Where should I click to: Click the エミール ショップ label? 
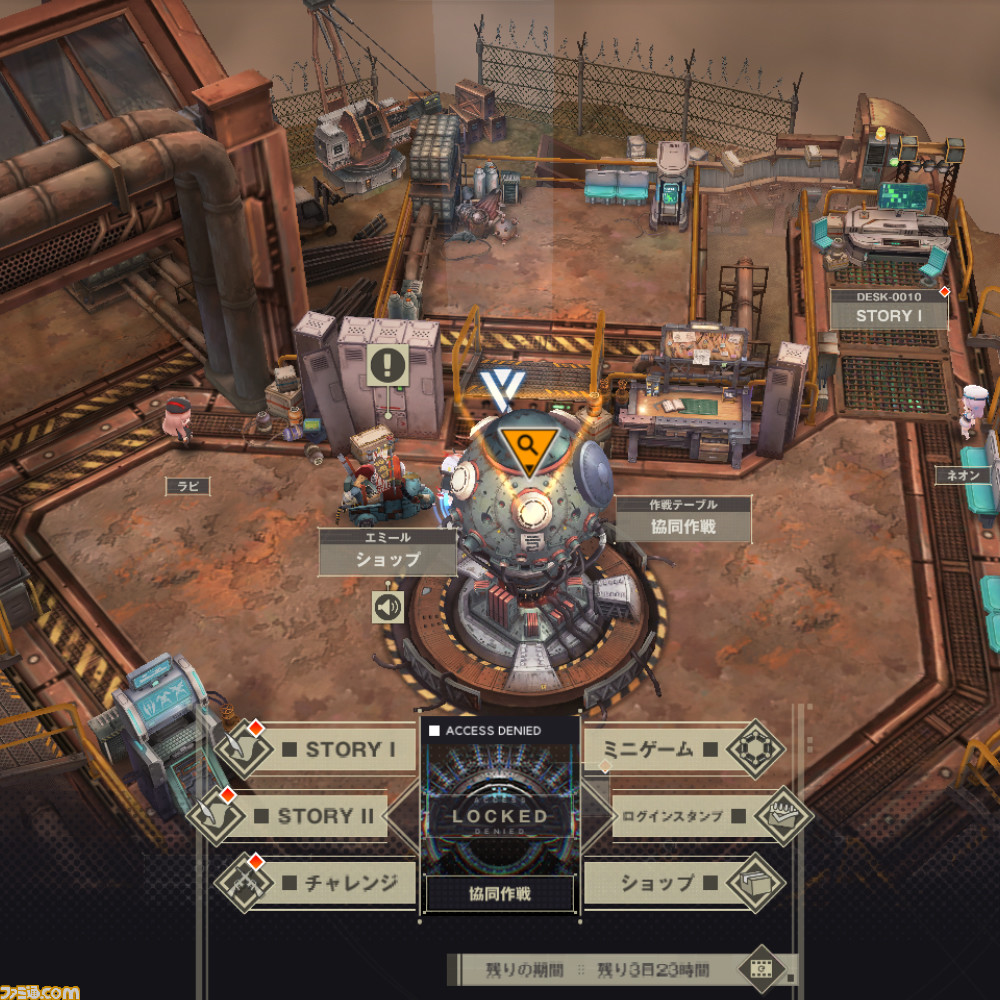pyautogui.click(x=387, y=552)
